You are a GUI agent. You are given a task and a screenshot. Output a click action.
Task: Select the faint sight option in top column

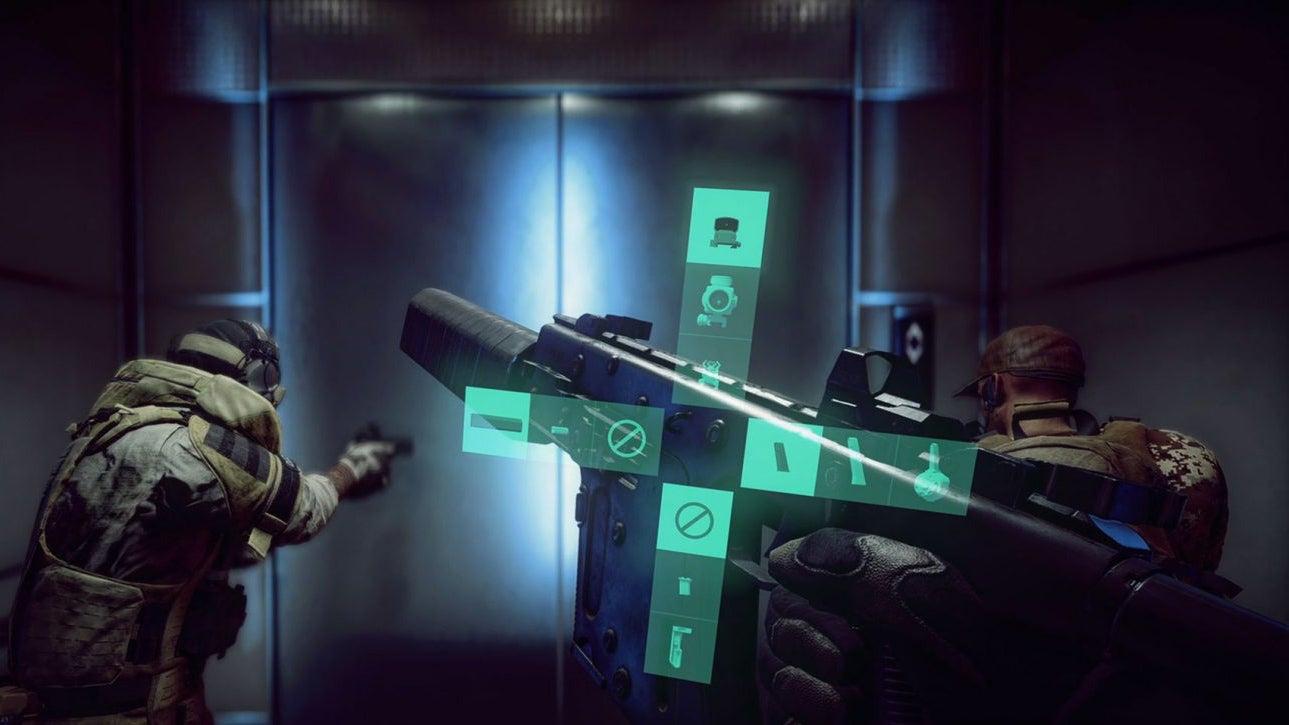pyautogui.click(x=713, y=372)
